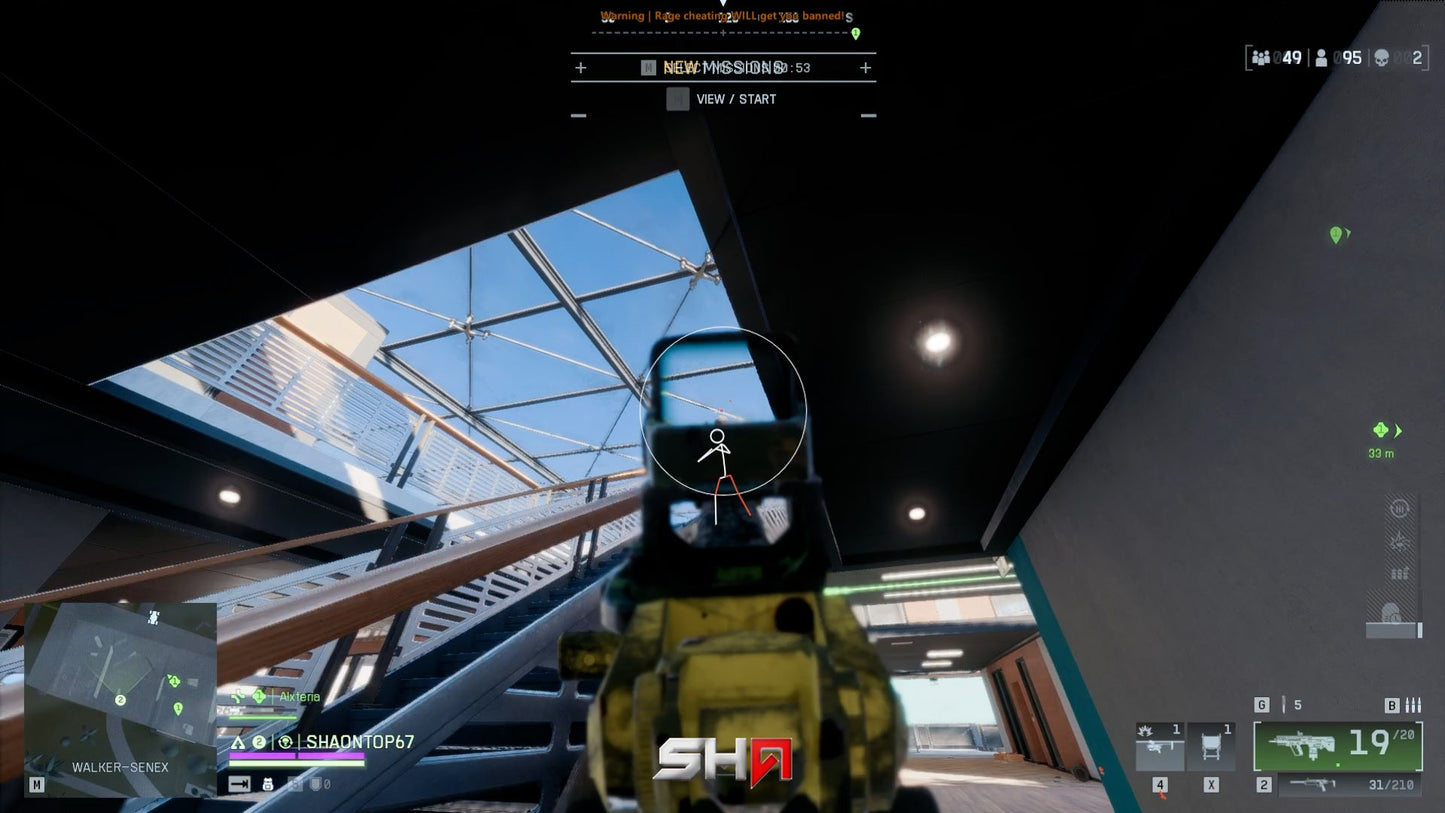
Task: Click the skull kill-counter icon at top right
Action: [x=1384, y=57]
